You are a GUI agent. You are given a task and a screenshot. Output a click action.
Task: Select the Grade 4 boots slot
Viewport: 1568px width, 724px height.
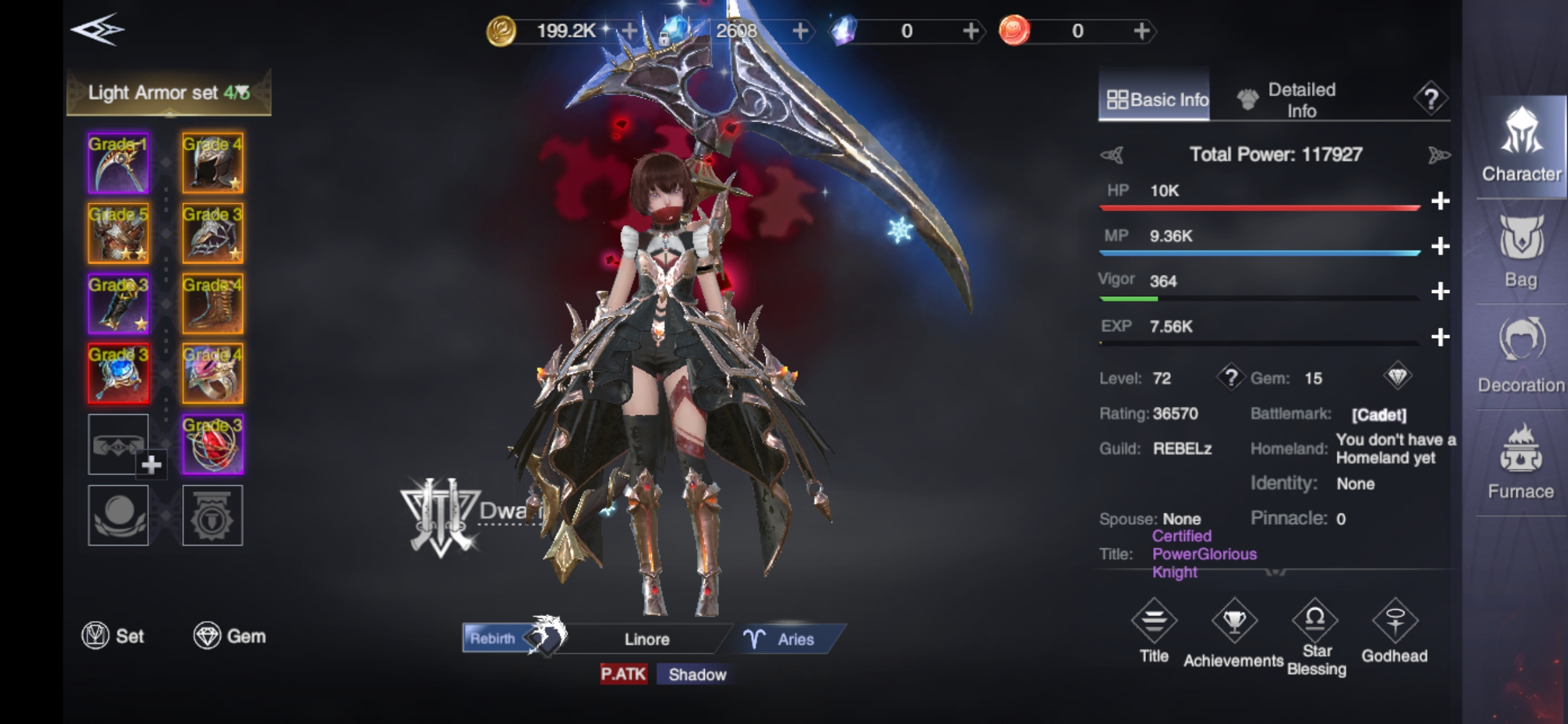pyautogui.click(x=212, y=304)
